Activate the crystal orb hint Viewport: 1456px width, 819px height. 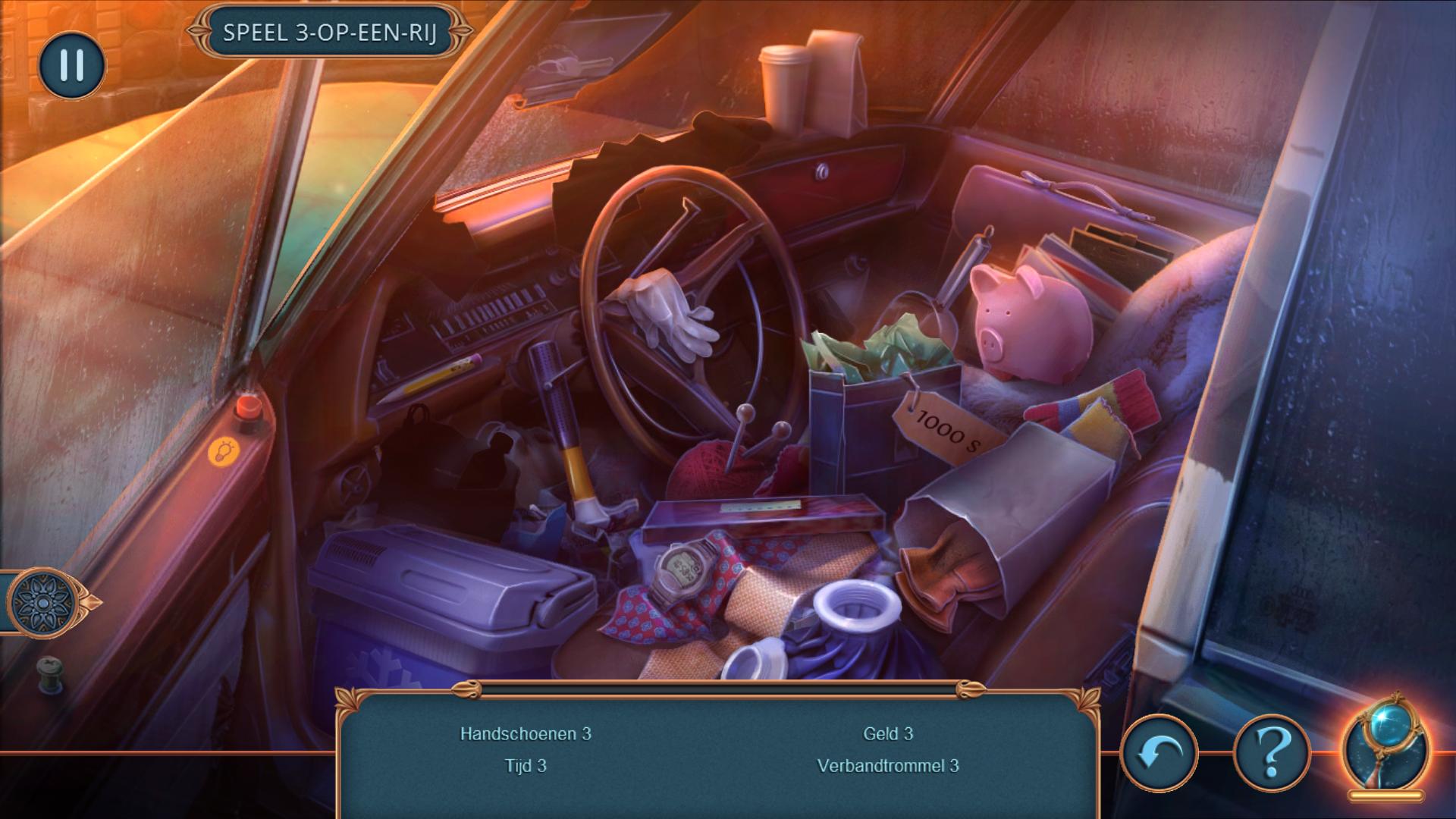(1385, 747)
